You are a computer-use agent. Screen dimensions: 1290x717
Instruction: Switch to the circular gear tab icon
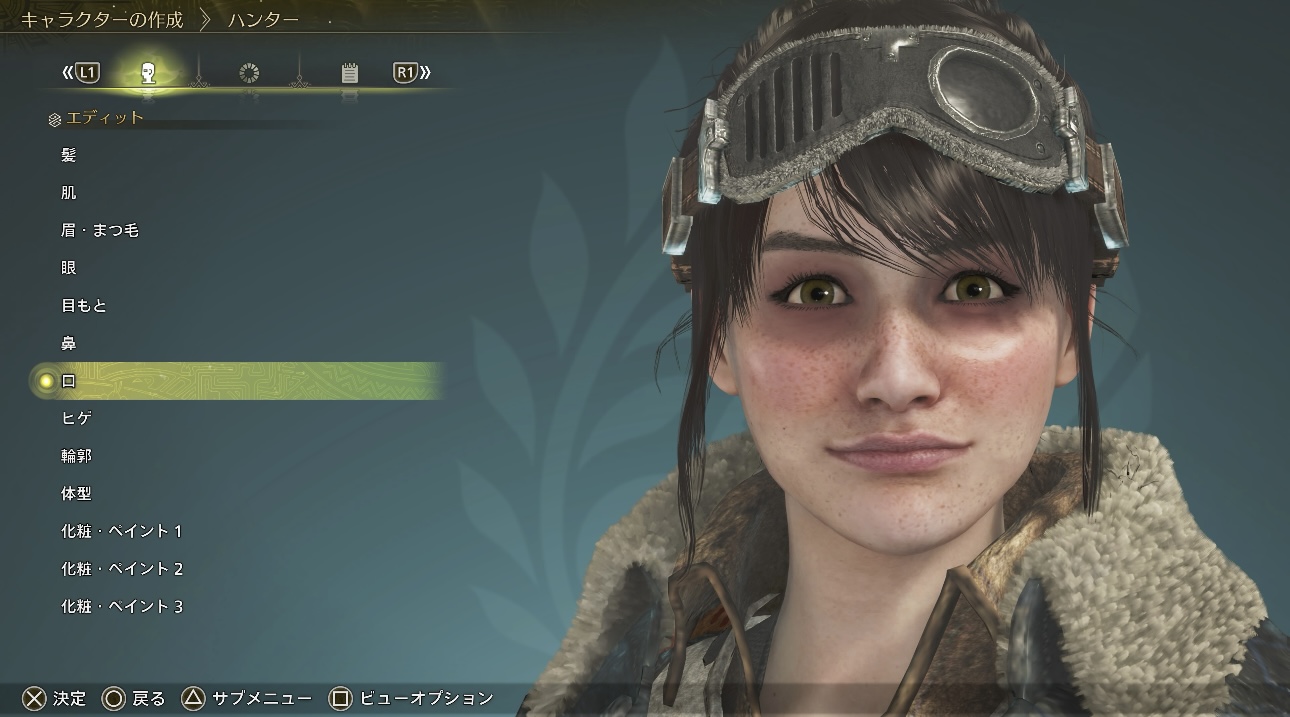[249, 73]
